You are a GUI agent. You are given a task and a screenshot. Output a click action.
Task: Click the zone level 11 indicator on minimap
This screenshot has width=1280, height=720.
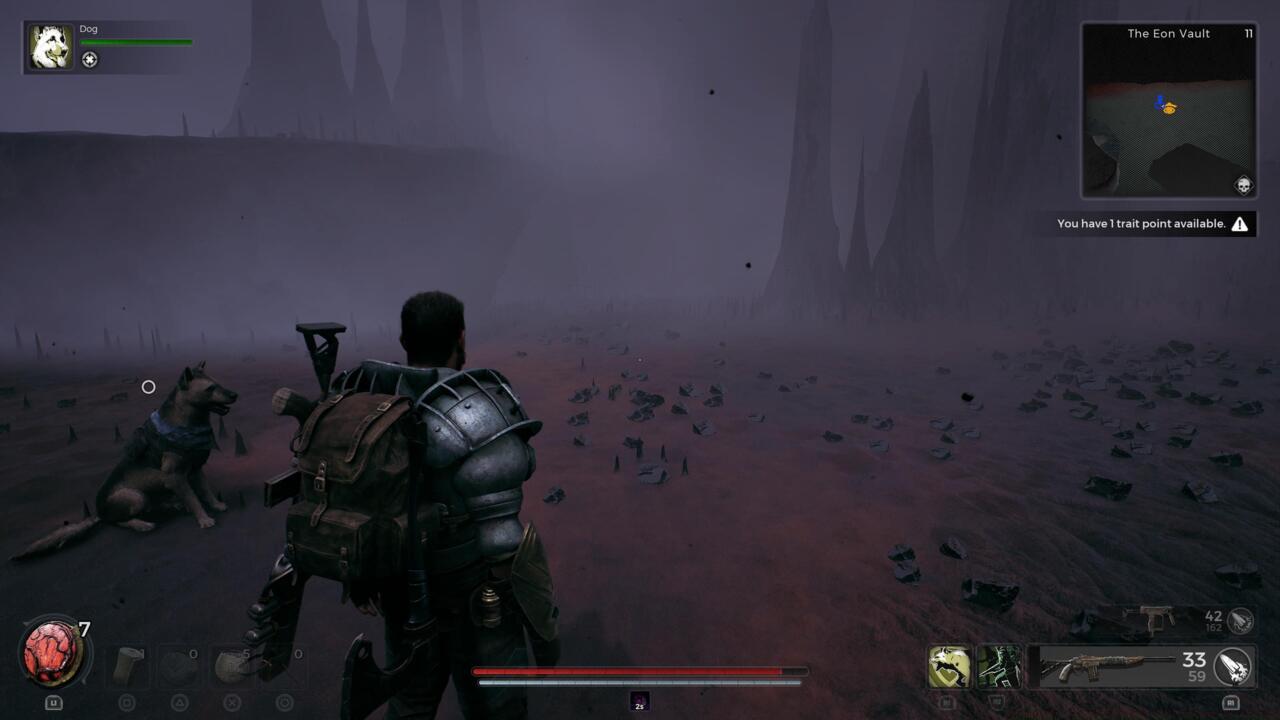click(1248, 33)
